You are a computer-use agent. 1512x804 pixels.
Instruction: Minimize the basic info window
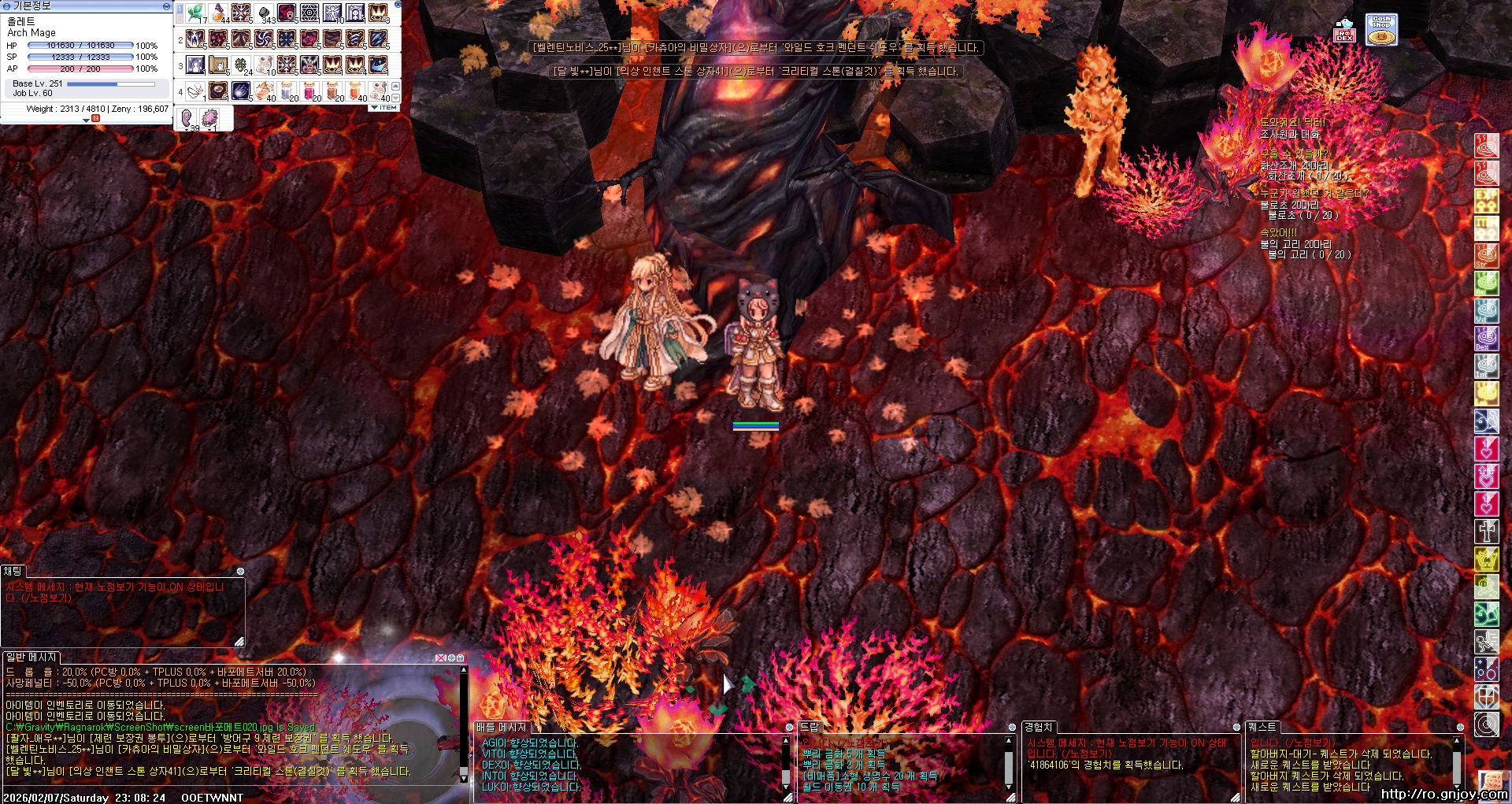click(x=166, y=6)
